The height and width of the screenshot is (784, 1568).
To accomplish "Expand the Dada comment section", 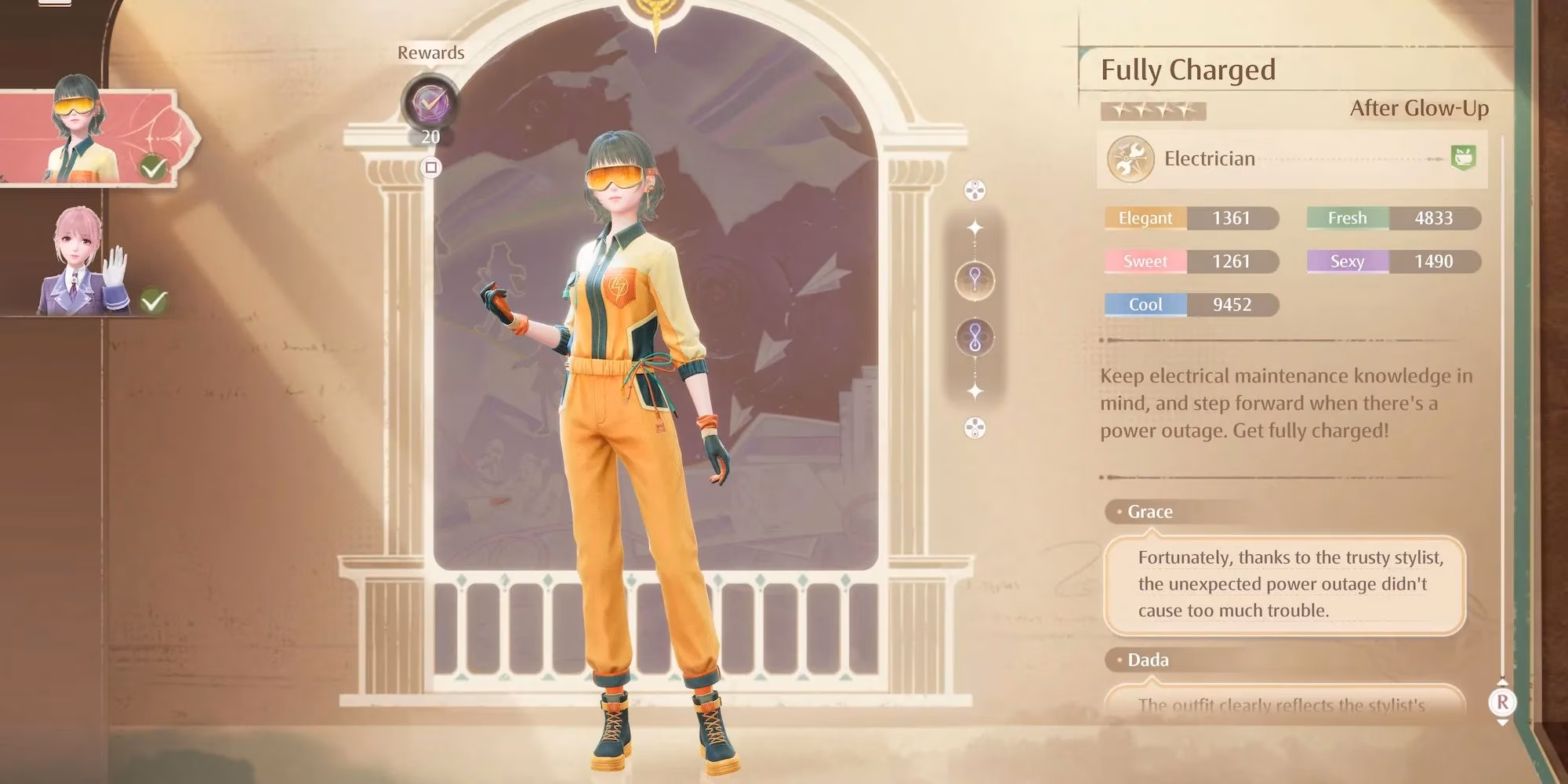I will click(x=1147, y=659).
